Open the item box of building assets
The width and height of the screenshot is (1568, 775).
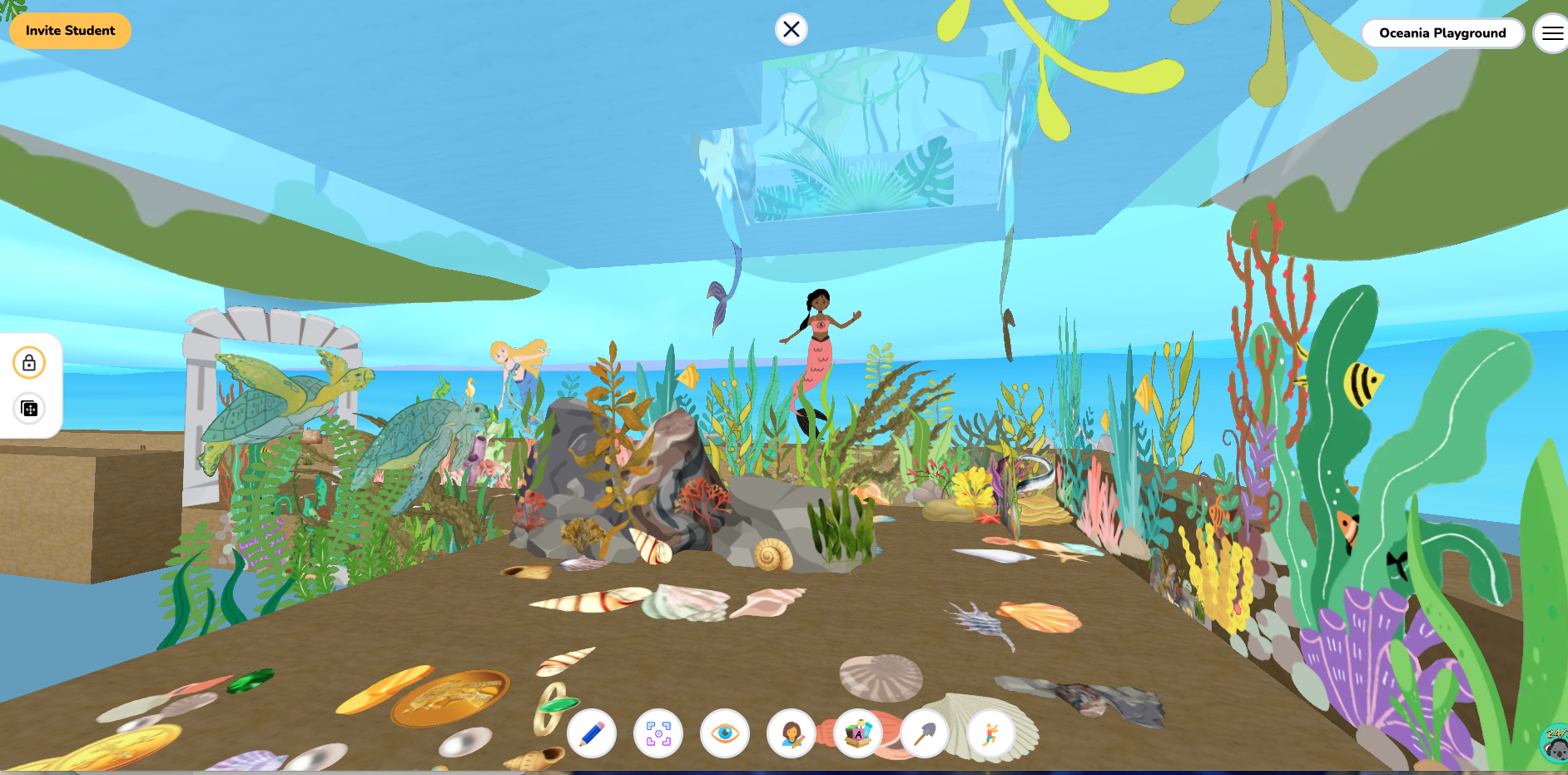858,734
